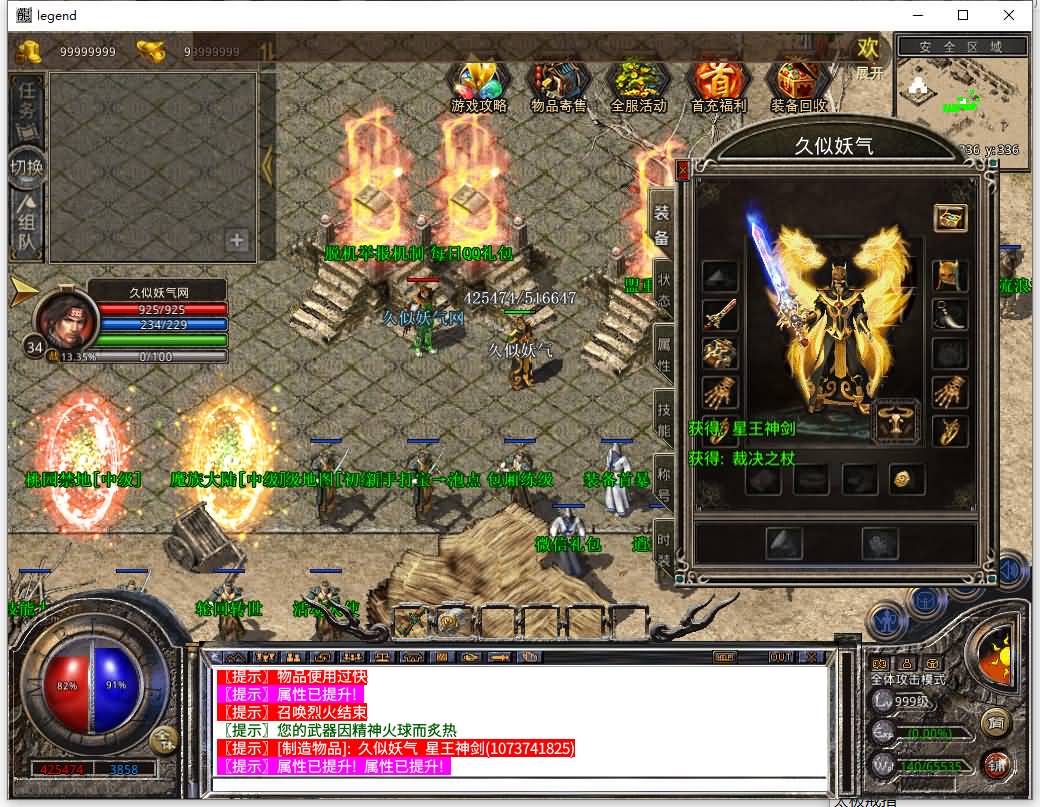Screen dimensions: 1040x807
Task: Open the 首充福利 first-recharge bonus icon
Action: 718,85
